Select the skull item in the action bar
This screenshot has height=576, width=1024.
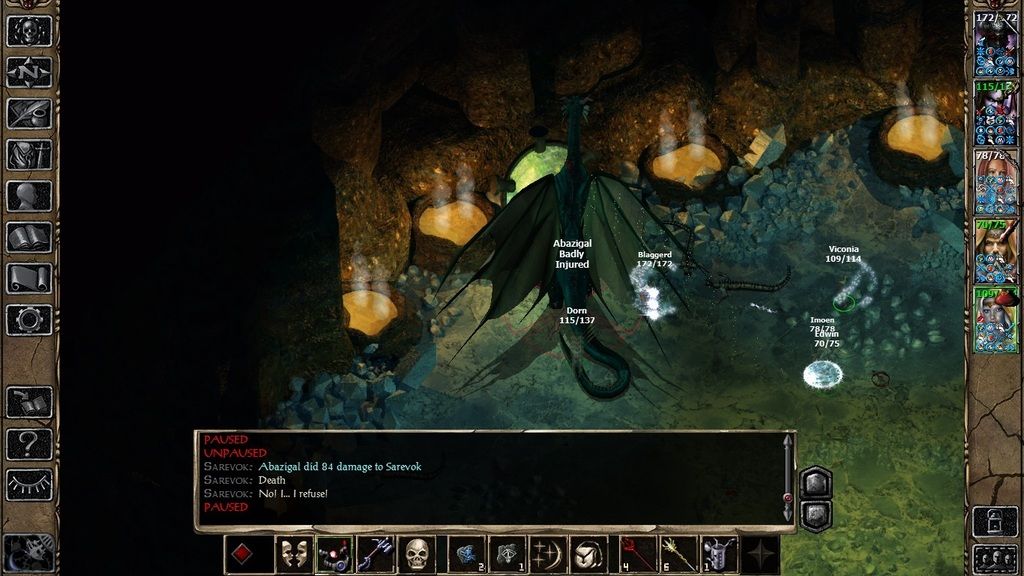(417, 554)
